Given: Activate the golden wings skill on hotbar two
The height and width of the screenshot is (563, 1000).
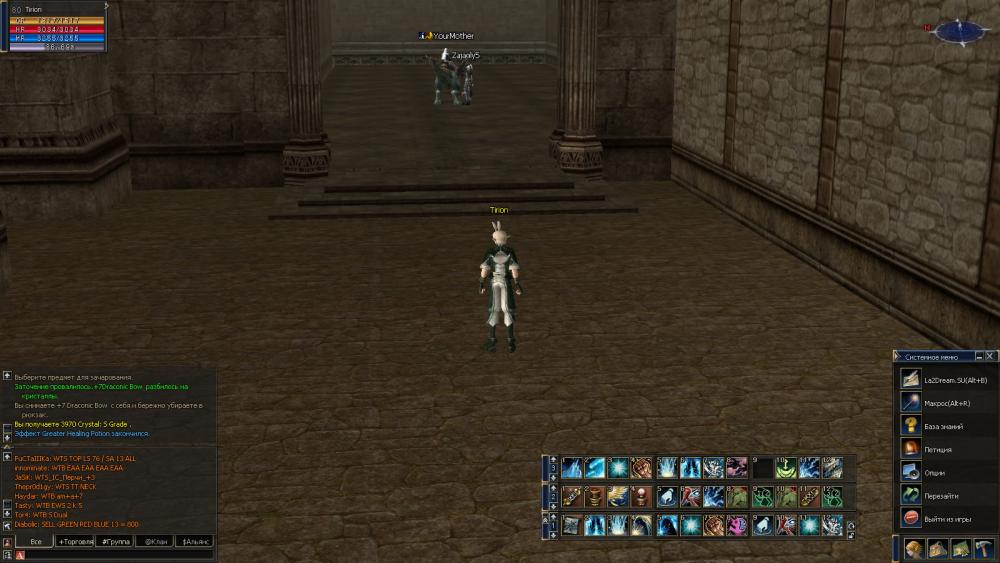Looking at the screenshot, I should pyautogui.click(x=618, y=496).
